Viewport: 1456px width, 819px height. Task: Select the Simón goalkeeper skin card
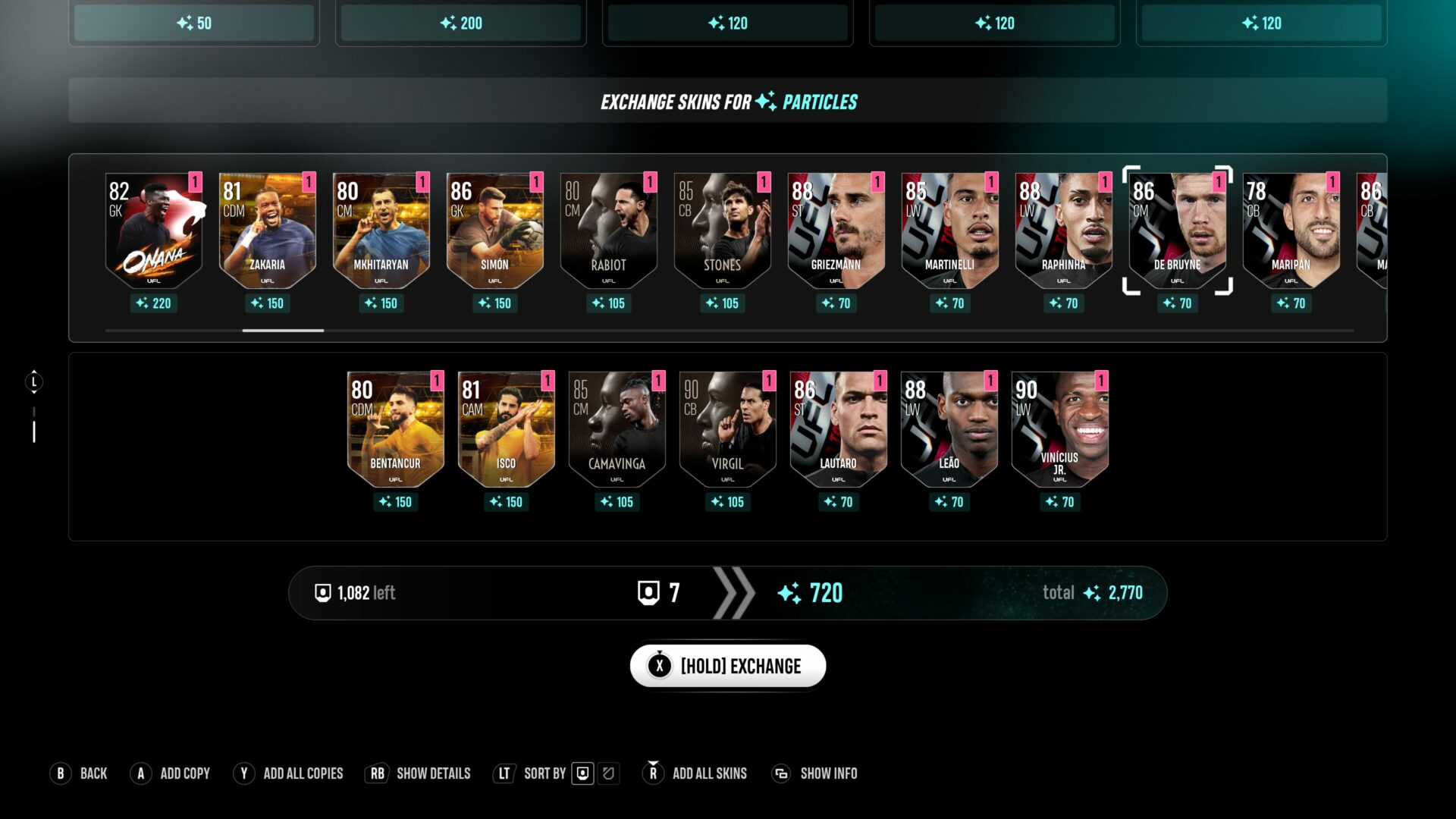click(495, 231)
